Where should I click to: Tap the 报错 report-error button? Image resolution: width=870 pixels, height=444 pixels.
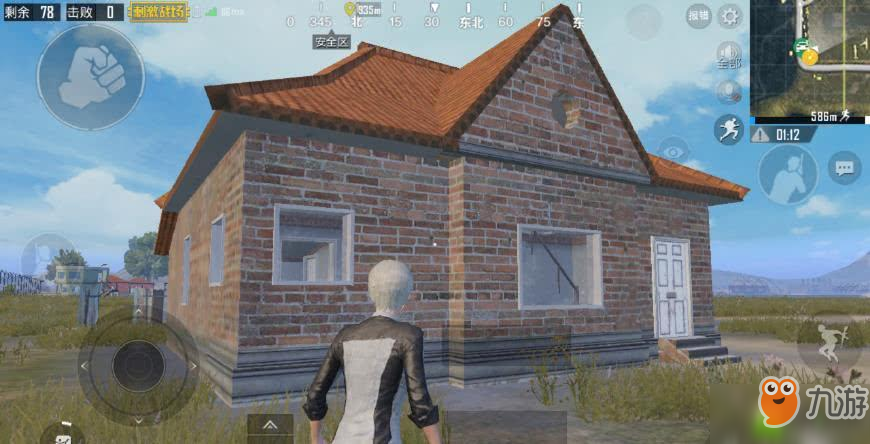coord(699,16)
